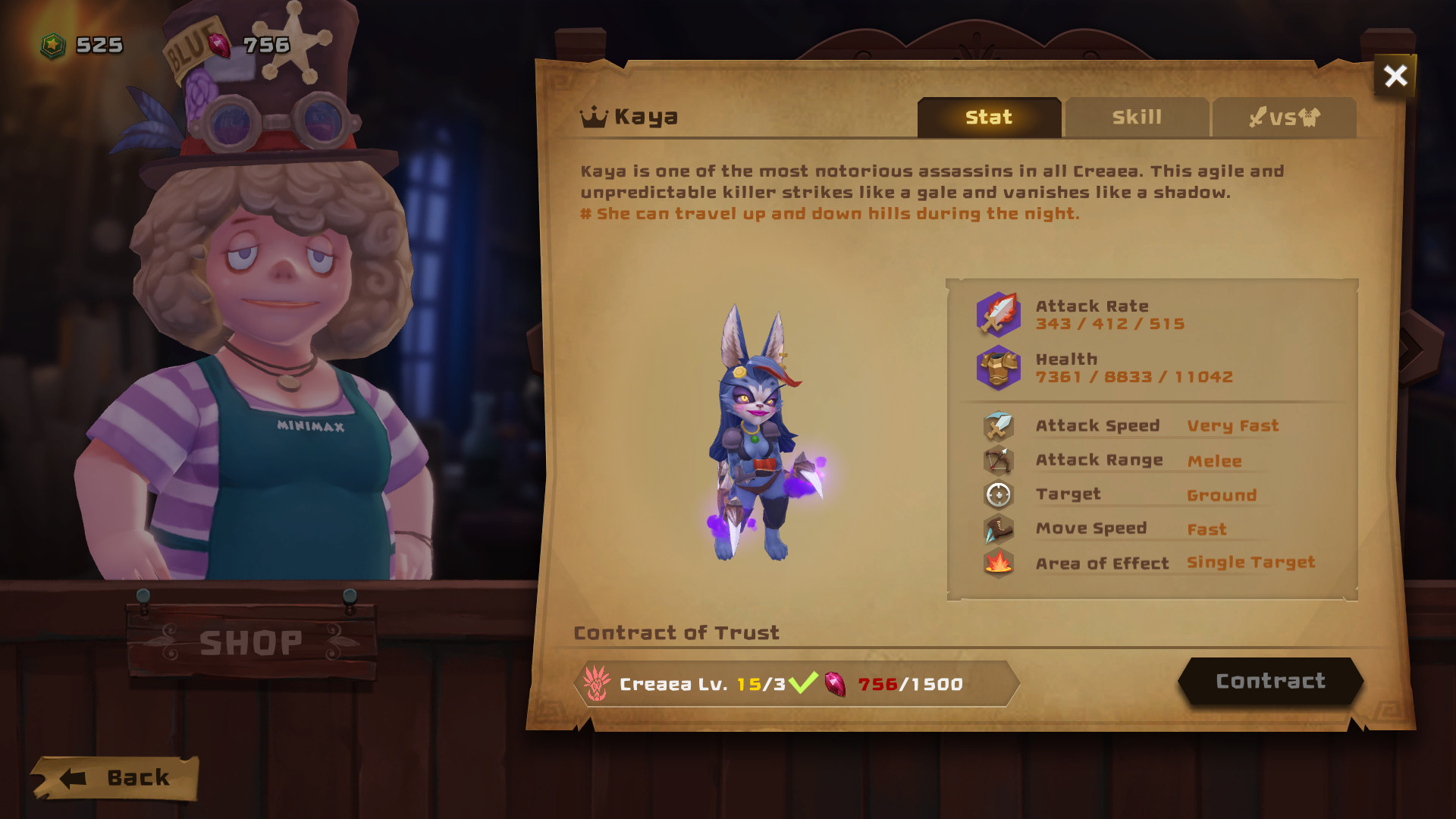Click the Move Speed boot icon
Screen dimensions: 1456x819
998,529
